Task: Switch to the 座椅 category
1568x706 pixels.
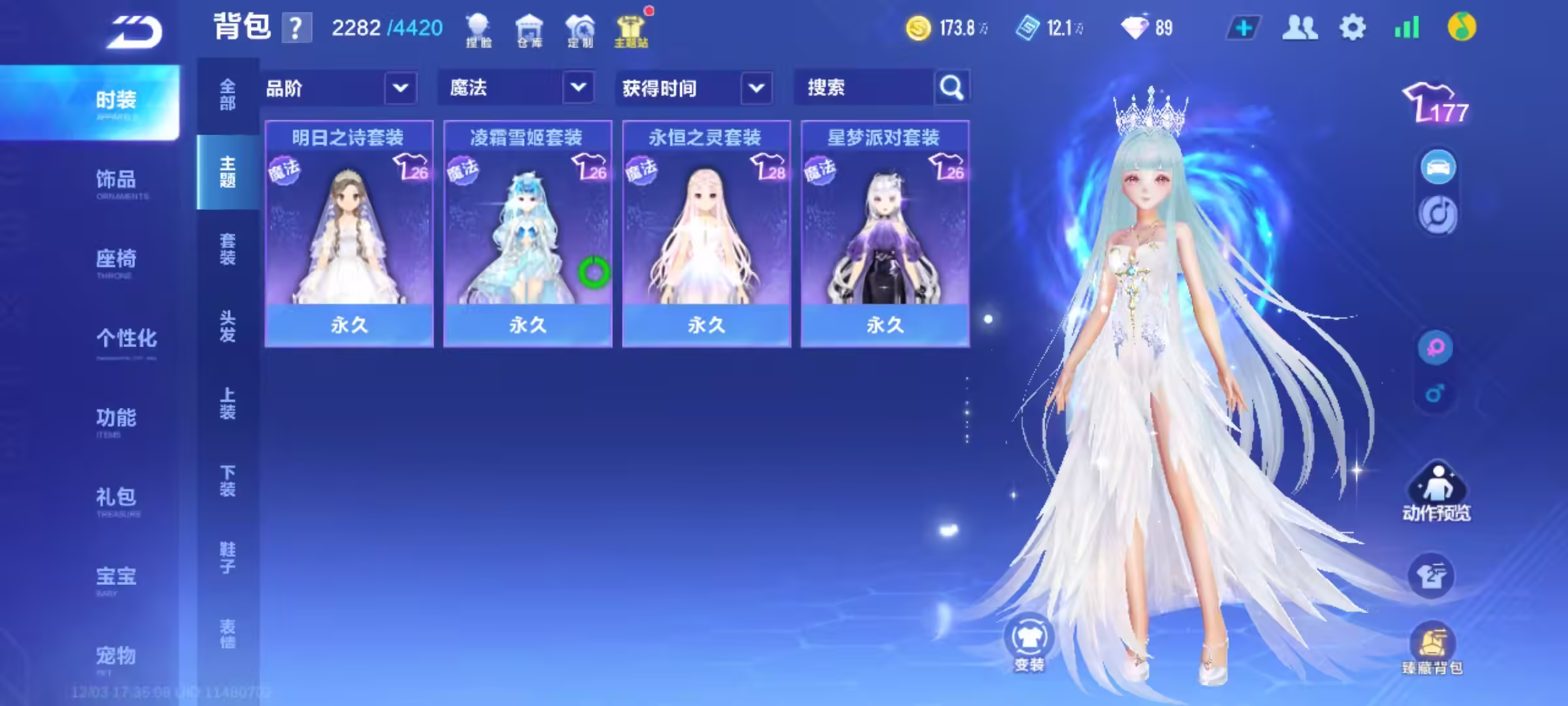Action: coord(116,260)
